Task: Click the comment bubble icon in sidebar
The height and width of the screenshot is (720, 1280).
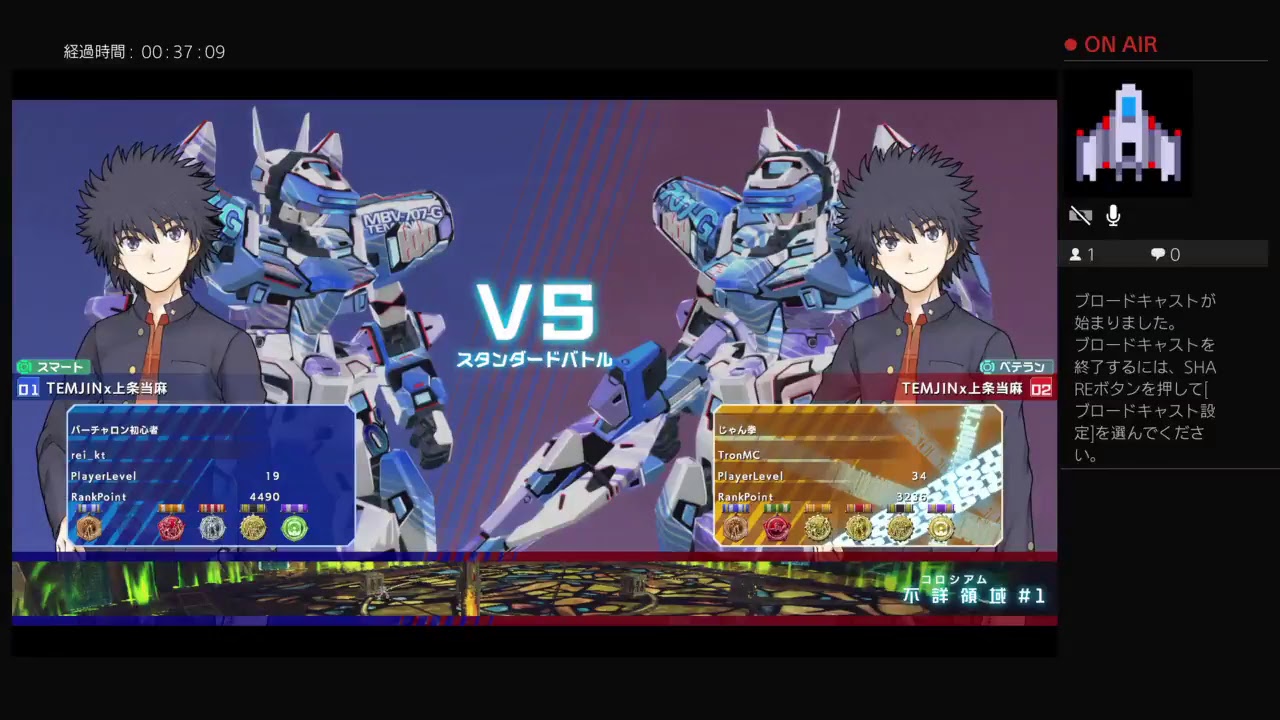Action: (x=1157, y=254)
